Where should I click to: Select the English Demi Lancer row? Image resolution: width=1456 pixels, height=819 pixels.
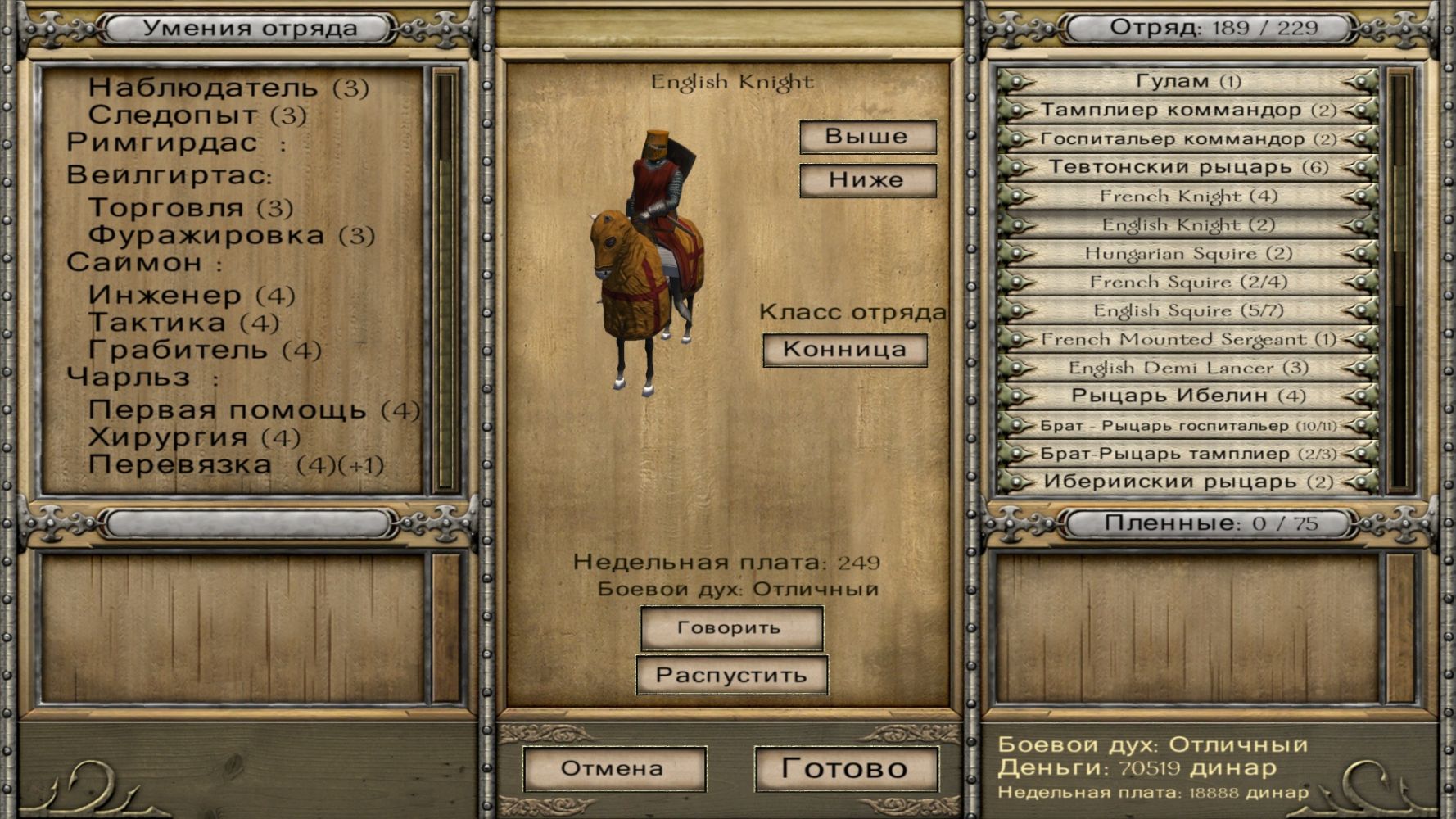click(x=1187, y=368)
